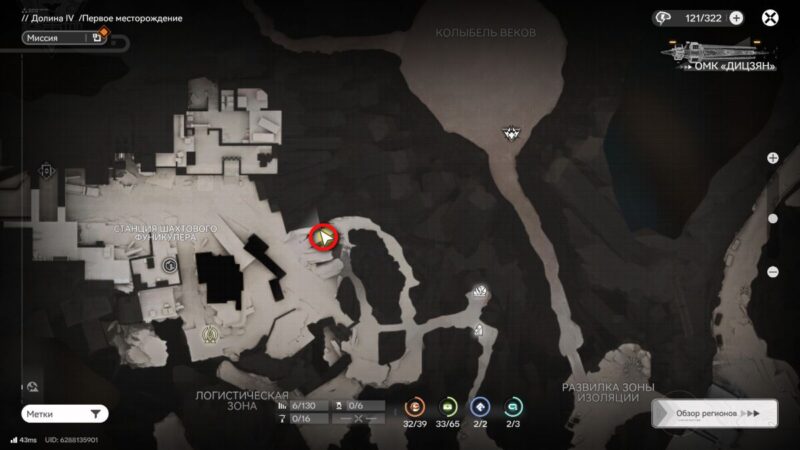Image resolution: width=800 pixels, height=450 pixels.
Task: Show the blue arrow collectible counter 2/2
Action: (481, 406)
